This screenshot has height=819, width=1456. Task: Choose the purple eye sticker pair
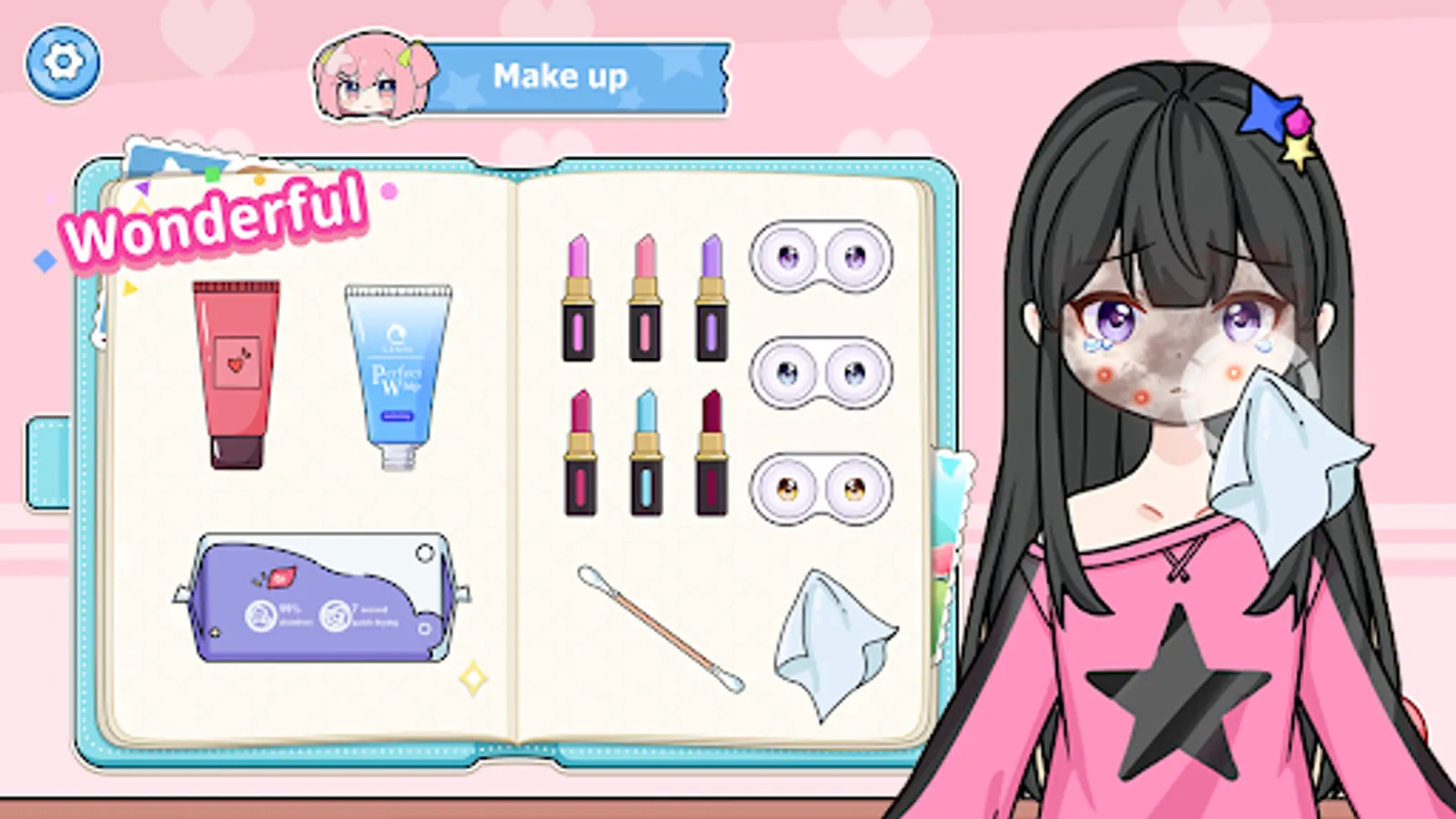coord(822,258)
